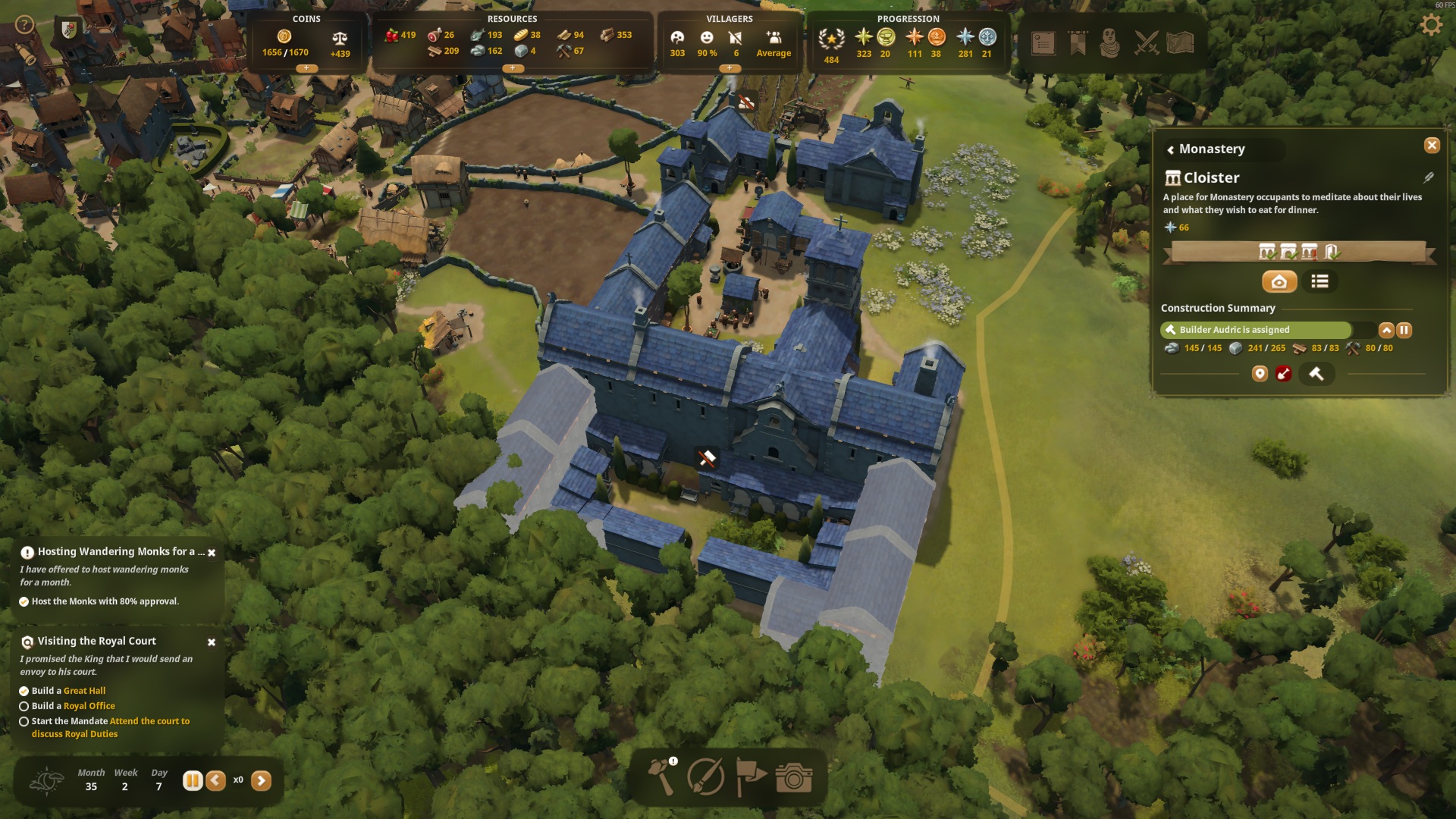Image resolution: width=1456 pixels, height=819 pixels.
Task: Increase the game speed
Action: point(261,780)
